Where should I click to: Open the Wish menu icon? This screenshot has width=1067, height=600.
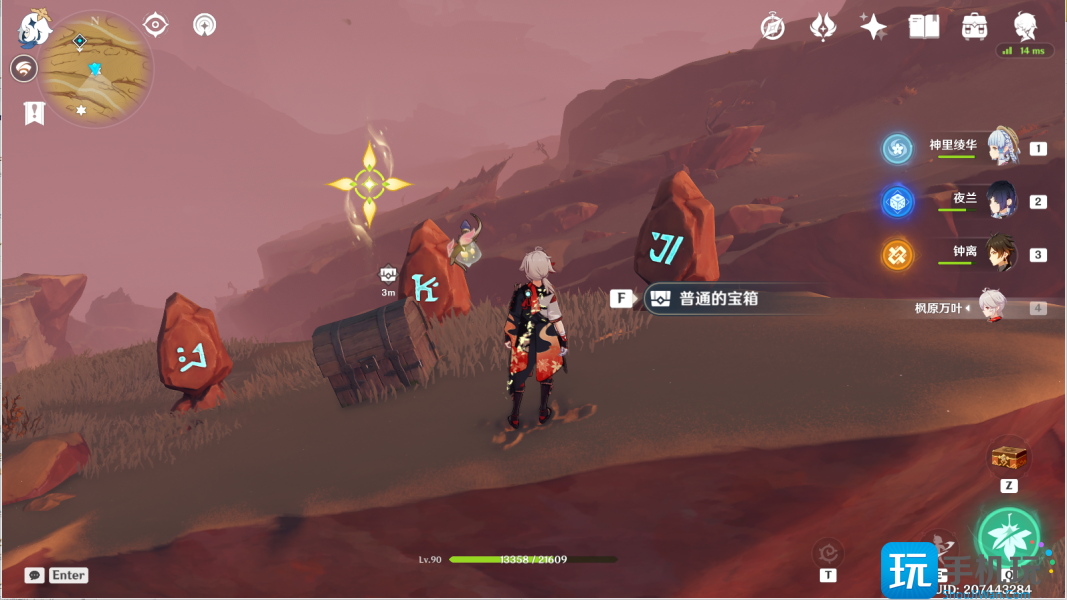822,27
